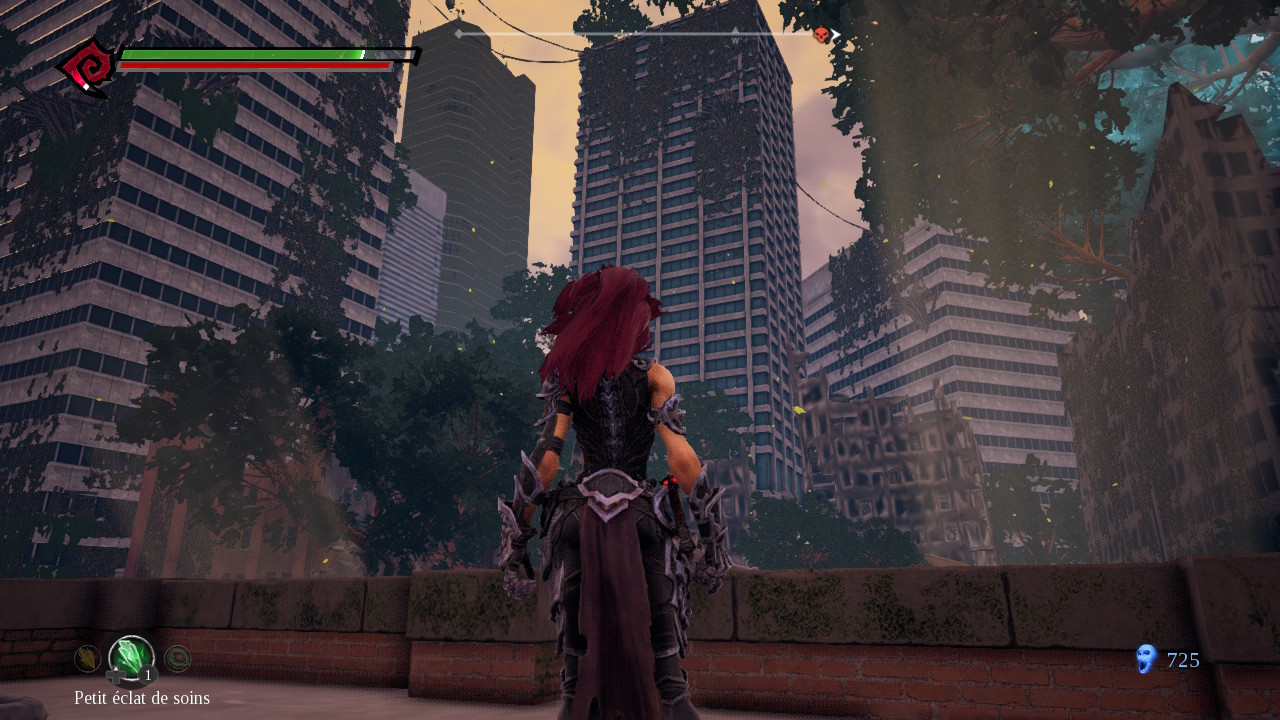This screenshot has width=1280, height=720.
Task: Click the blue soul currency icon
Action: click(1146, 659)
